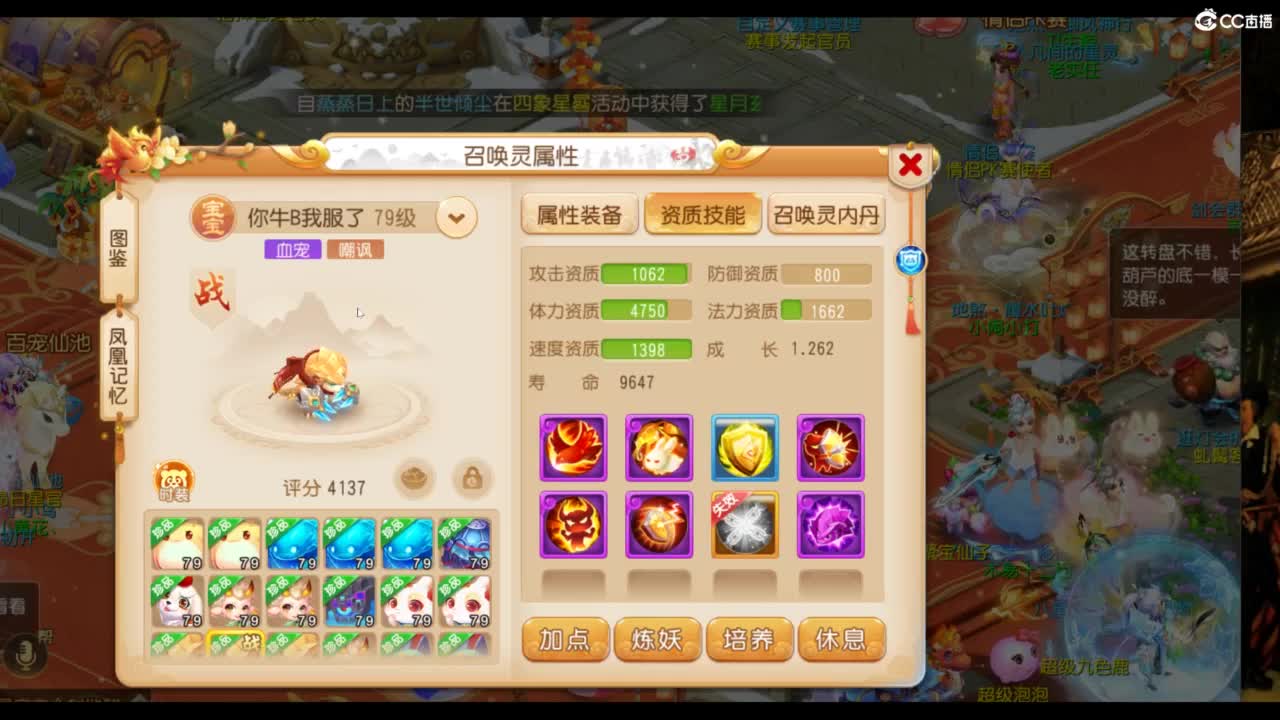
Task: Click the green 攻击资质 progress bar
Action: click(x=646, y=273)
